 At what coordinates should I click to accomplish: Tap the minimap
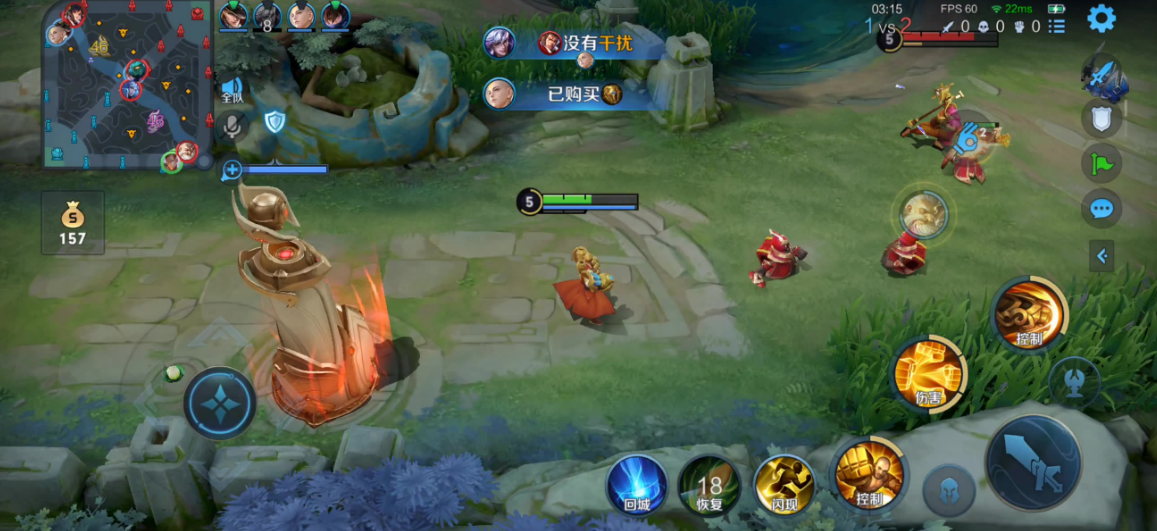[x=125, y=86]
